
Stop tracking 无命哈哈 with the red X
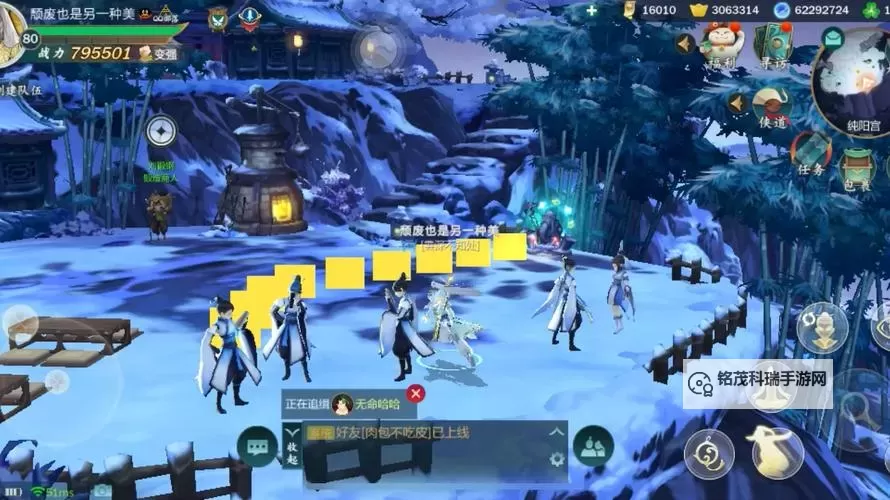[416, 394]
